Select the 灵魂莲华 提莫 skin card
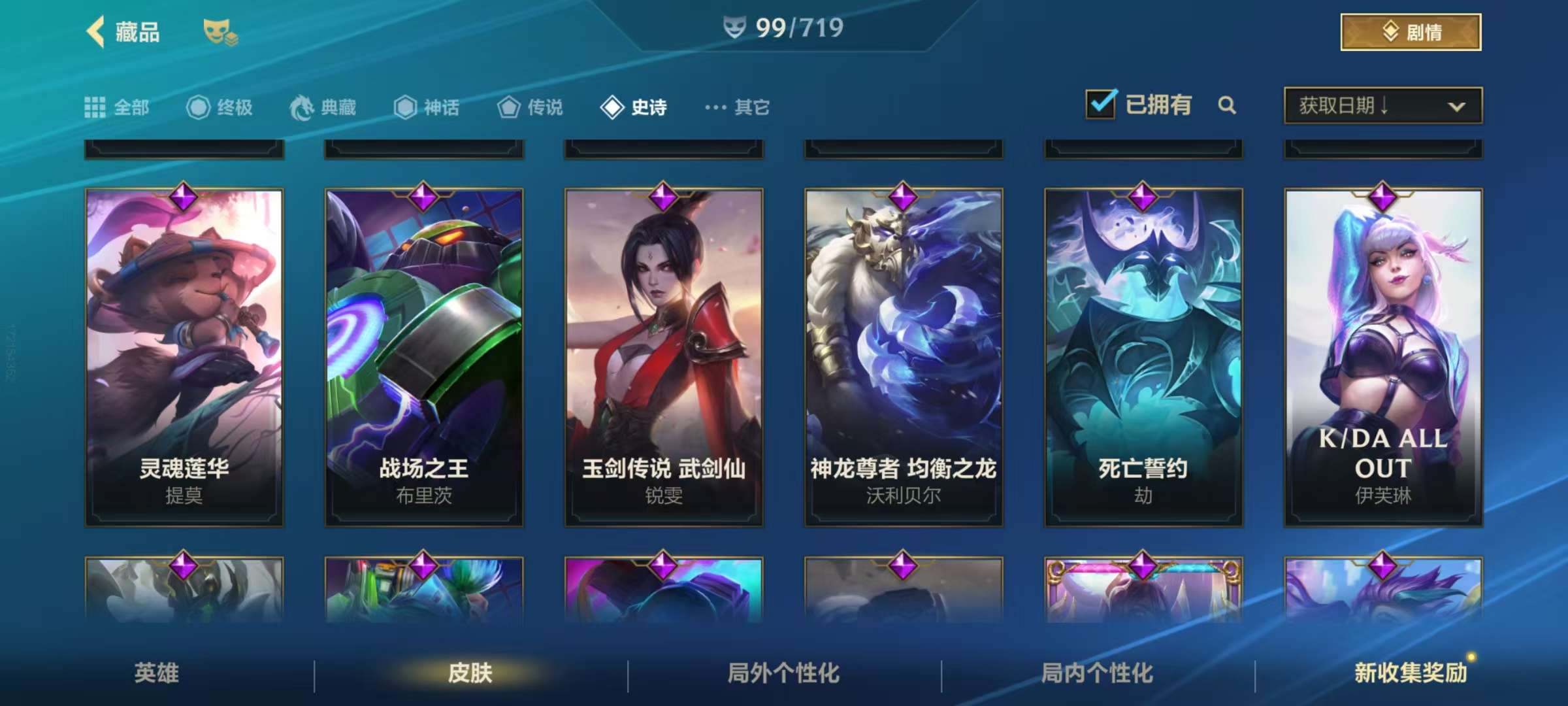This screenshot has width=1568, height=706. pyautogui.click(x=184, y=357)
